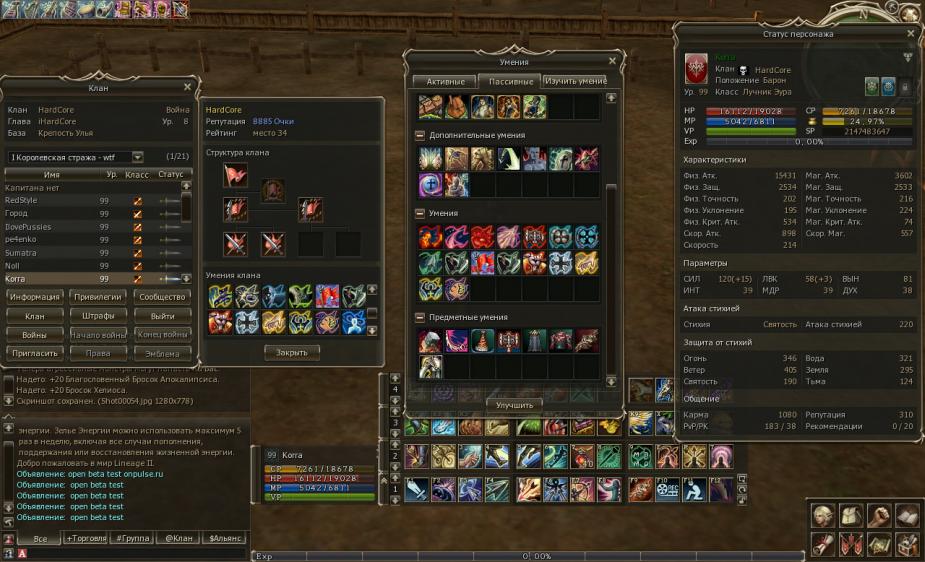925x562 pixels.
Task: Invite a player with Пригласить
Action: (x=37, y=354)
